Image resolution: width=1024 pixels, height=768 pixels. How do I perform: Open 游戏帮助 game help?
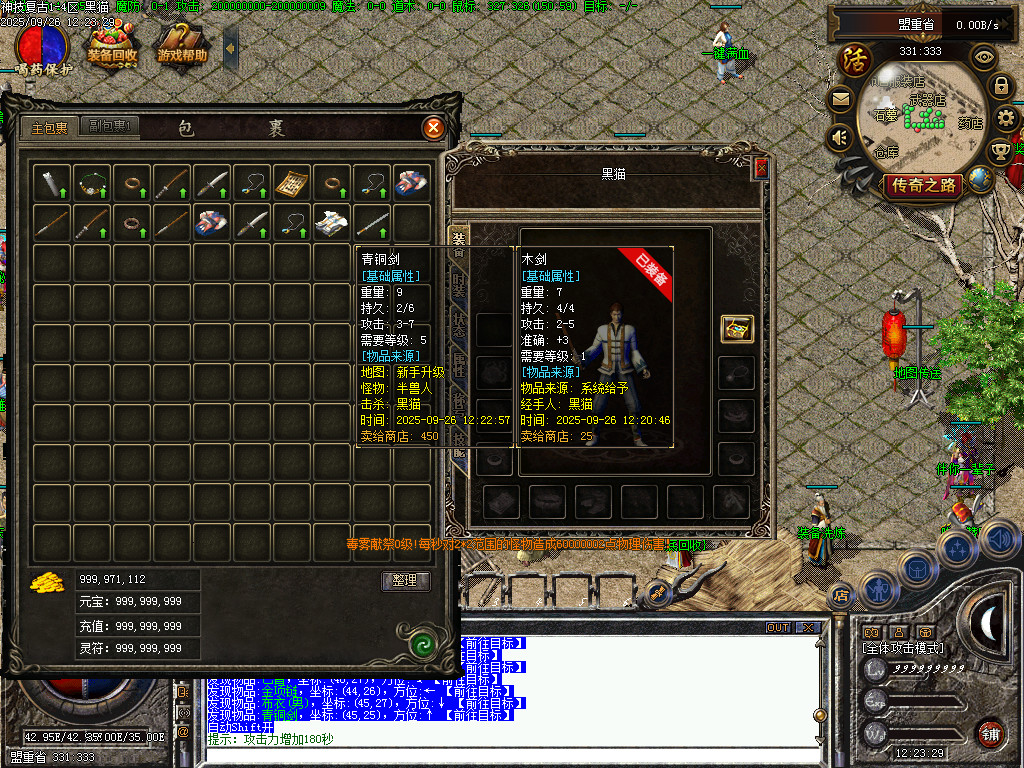[x=181, y=45]
